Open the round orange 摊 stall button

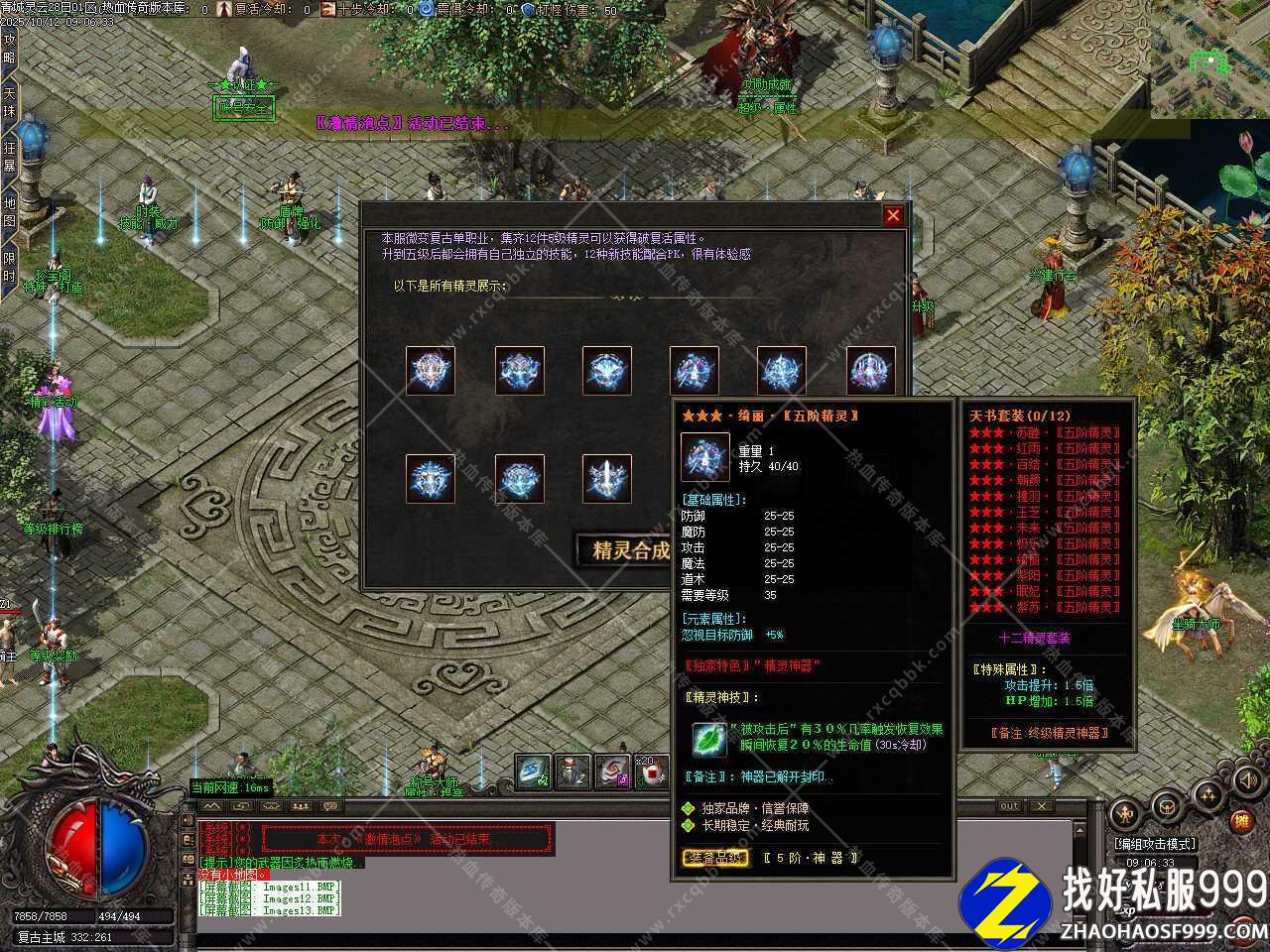pyautogui.click(x=1240, y=820)
